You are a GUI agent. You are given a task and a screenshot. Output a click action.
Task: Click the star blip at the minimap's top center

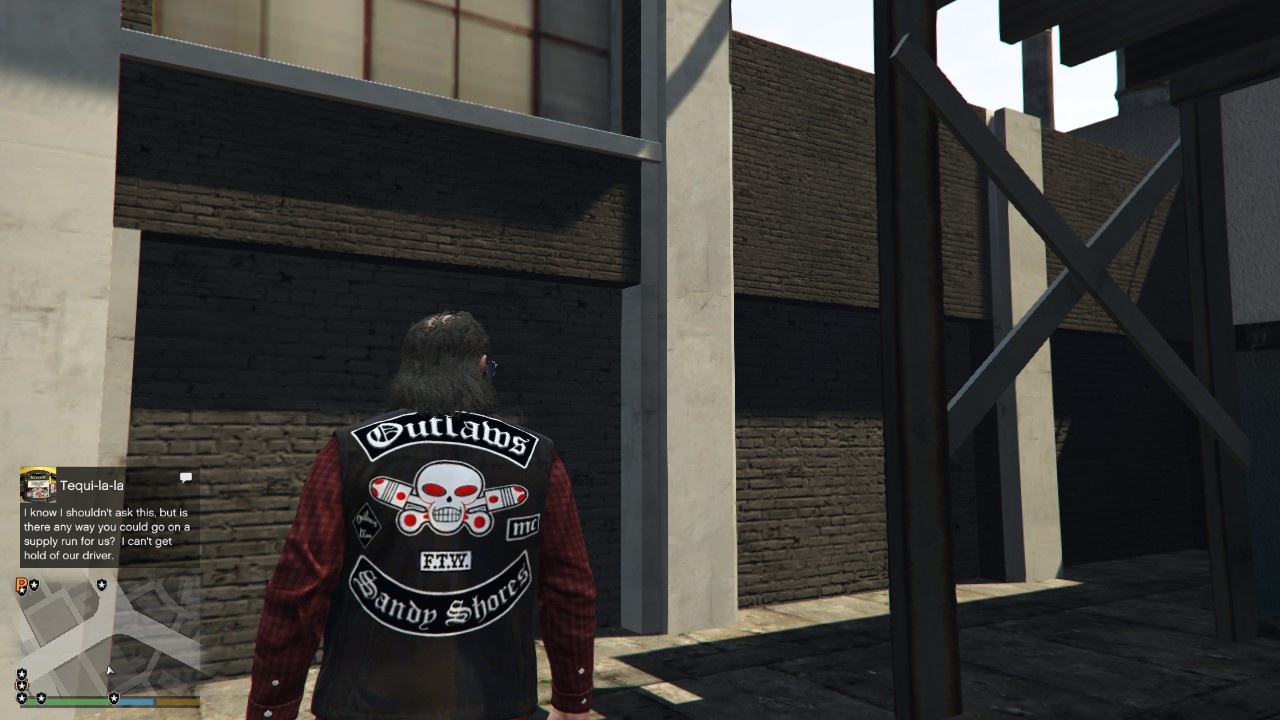click(x=101, y=585)
